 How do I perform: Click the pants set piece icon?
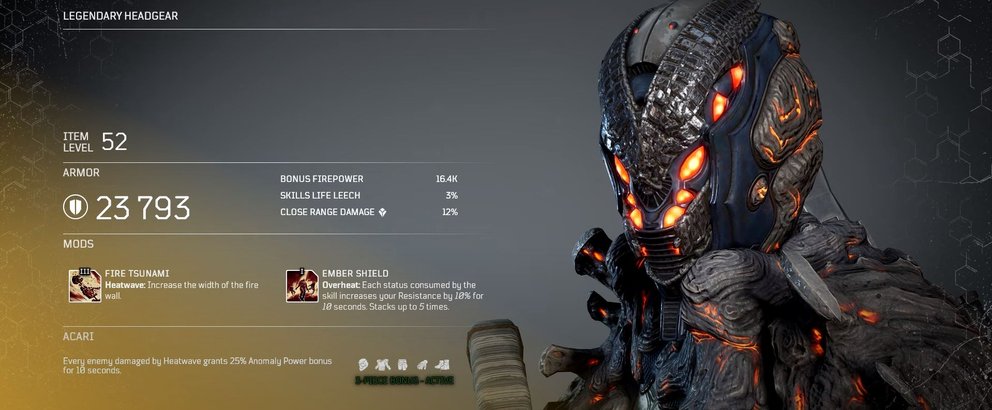[402, 364]
